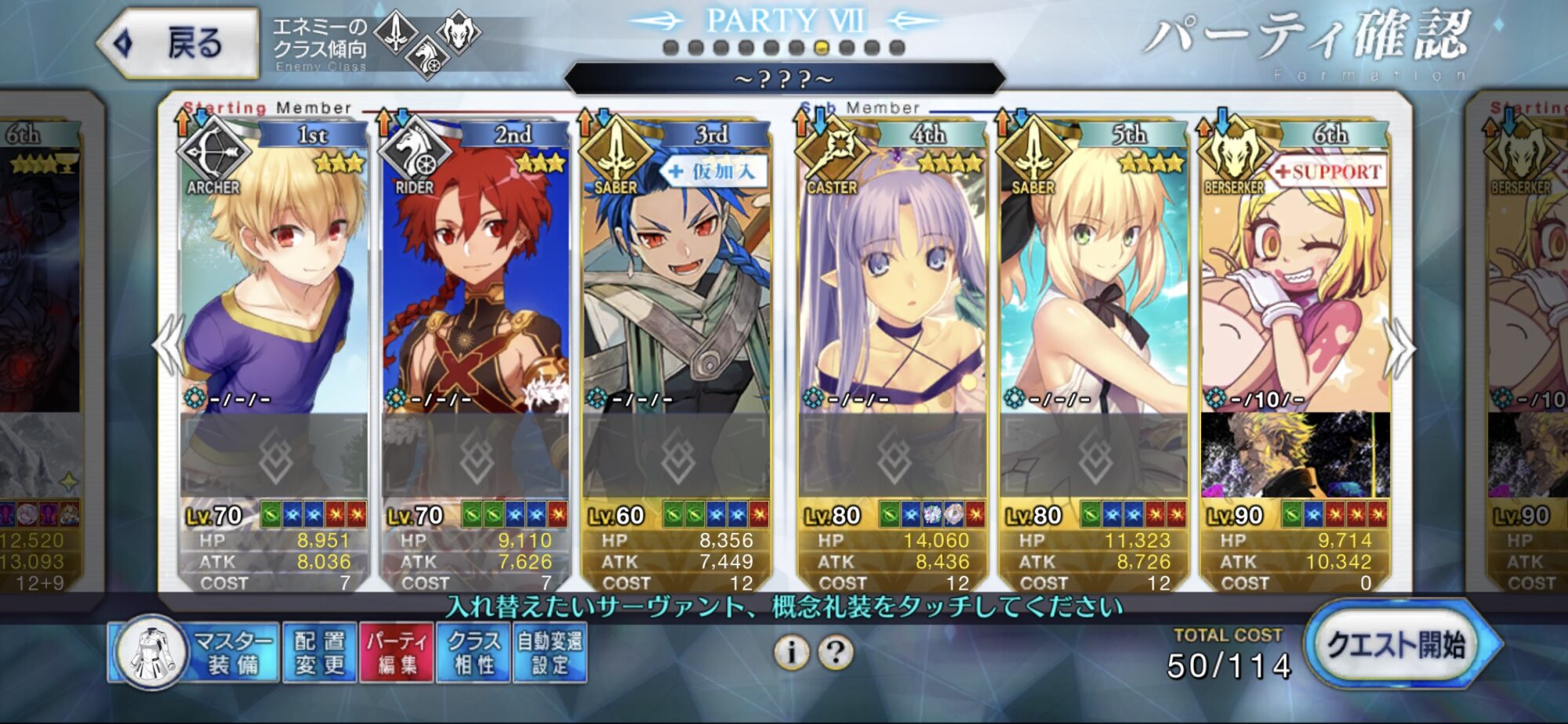Image resolution: width=1568 pixels, height=724 pixels.
Task: Tap the Support Berserker's craft essence
Action: tap(1295, 455)
